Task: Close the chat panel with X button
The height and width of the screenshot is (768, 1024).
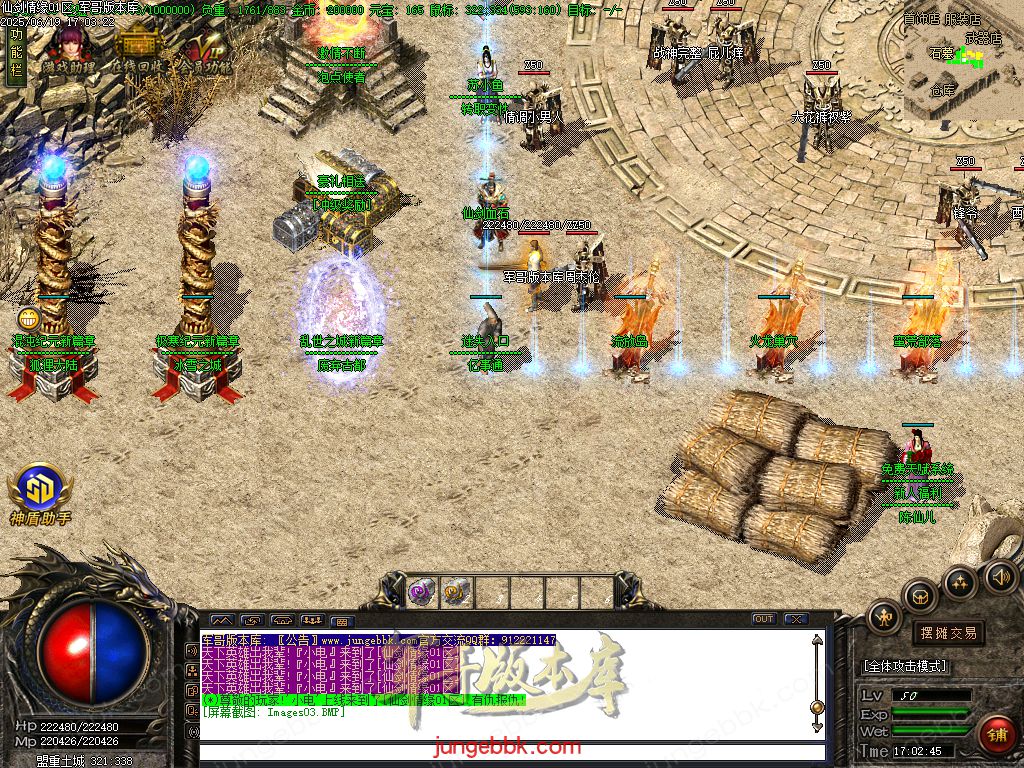Action: coord(796,619)
